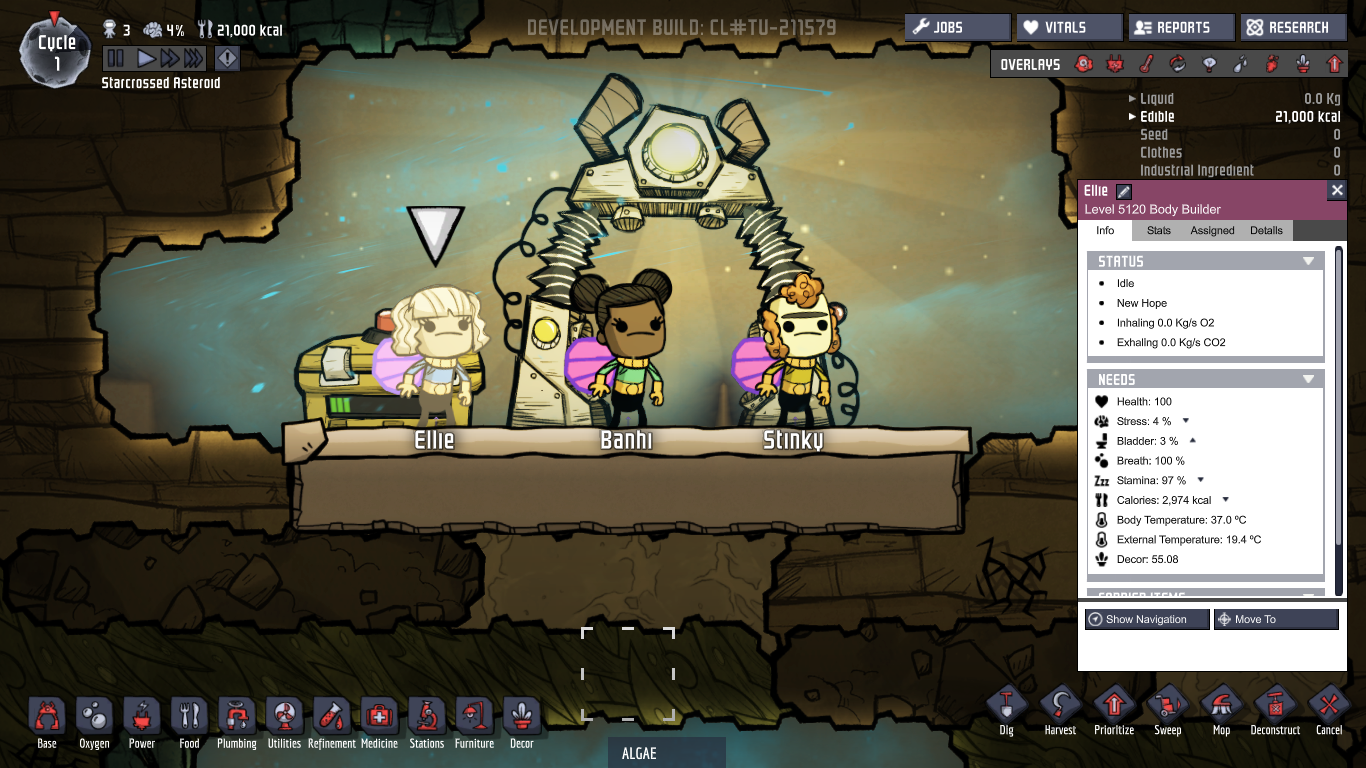Viewport: 1366px width, 768px height.
Task: Switch to the Stats tab
Action: click(1158, 230)
